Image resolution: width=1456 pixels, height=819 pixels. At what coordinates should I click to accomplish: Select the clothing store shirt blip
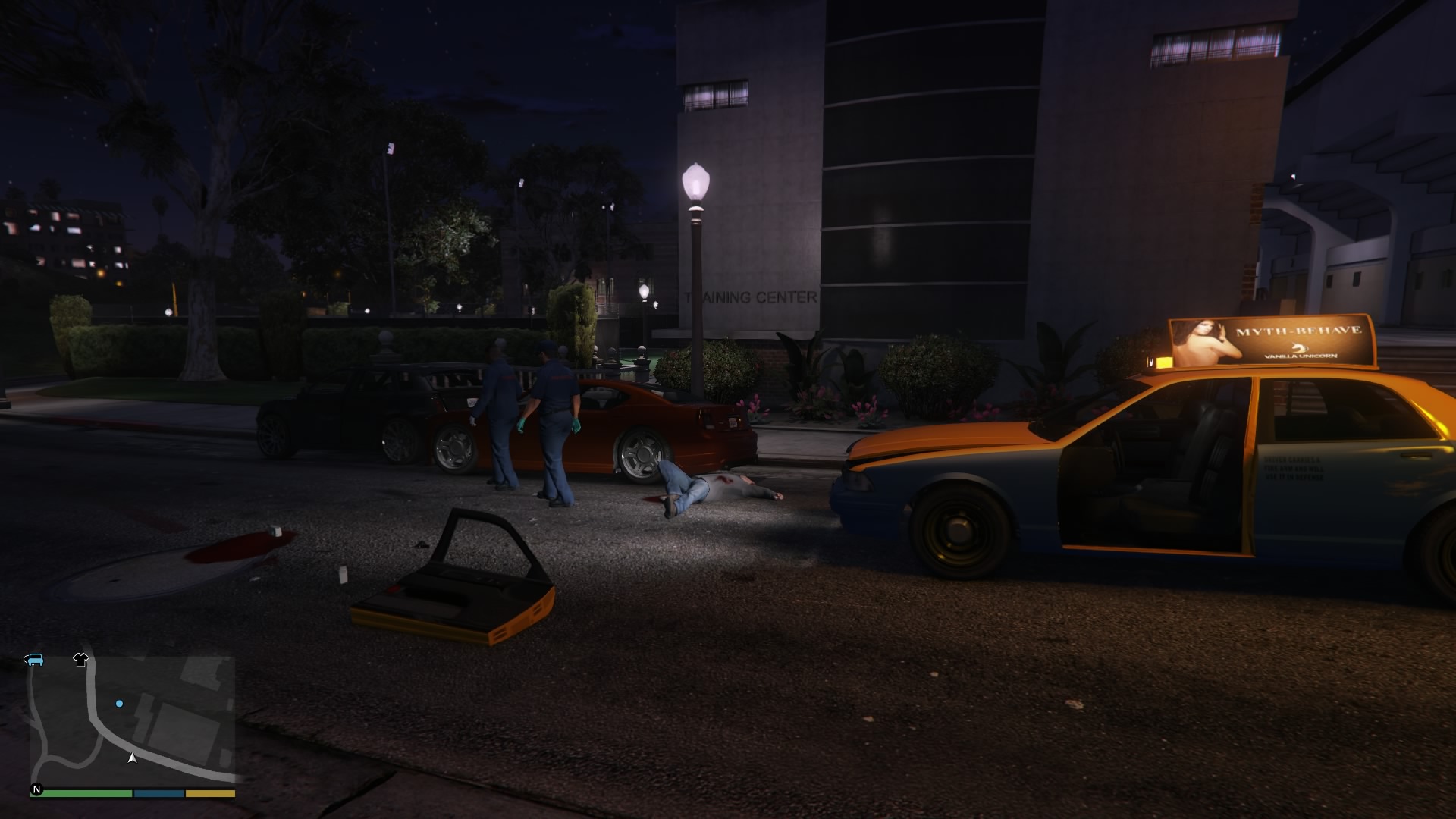pos(80,659)
